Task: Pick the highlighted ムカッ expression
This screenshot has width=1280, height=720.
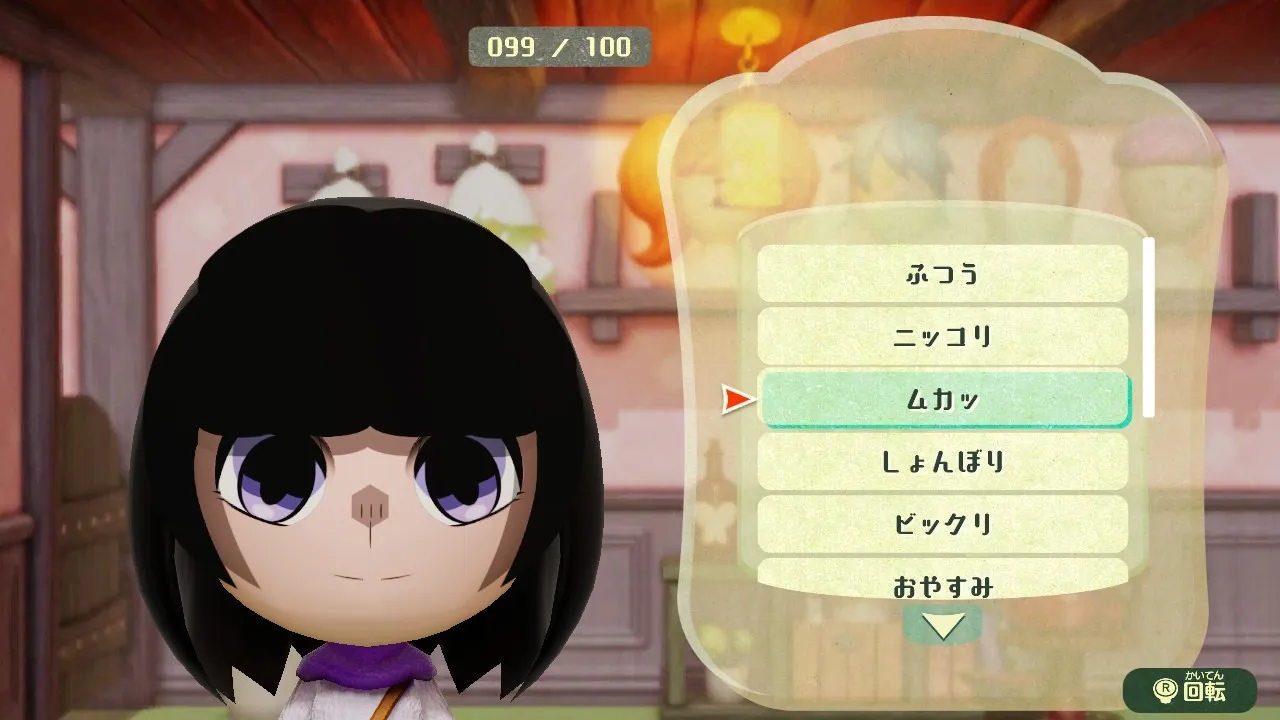Action: [942, 399]
